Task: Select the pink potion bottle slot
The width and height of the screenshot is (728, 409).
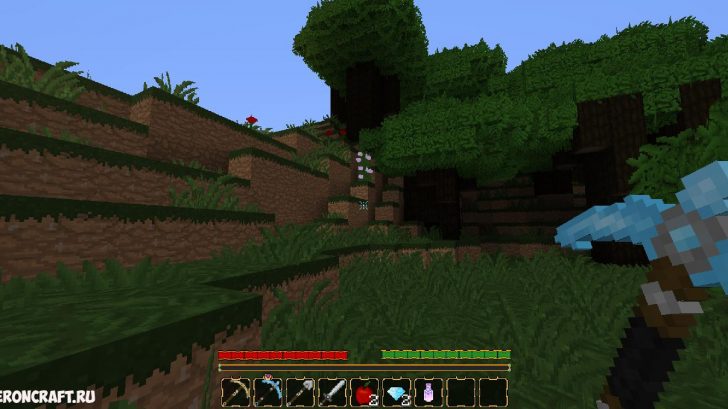Action: [428, 392]
